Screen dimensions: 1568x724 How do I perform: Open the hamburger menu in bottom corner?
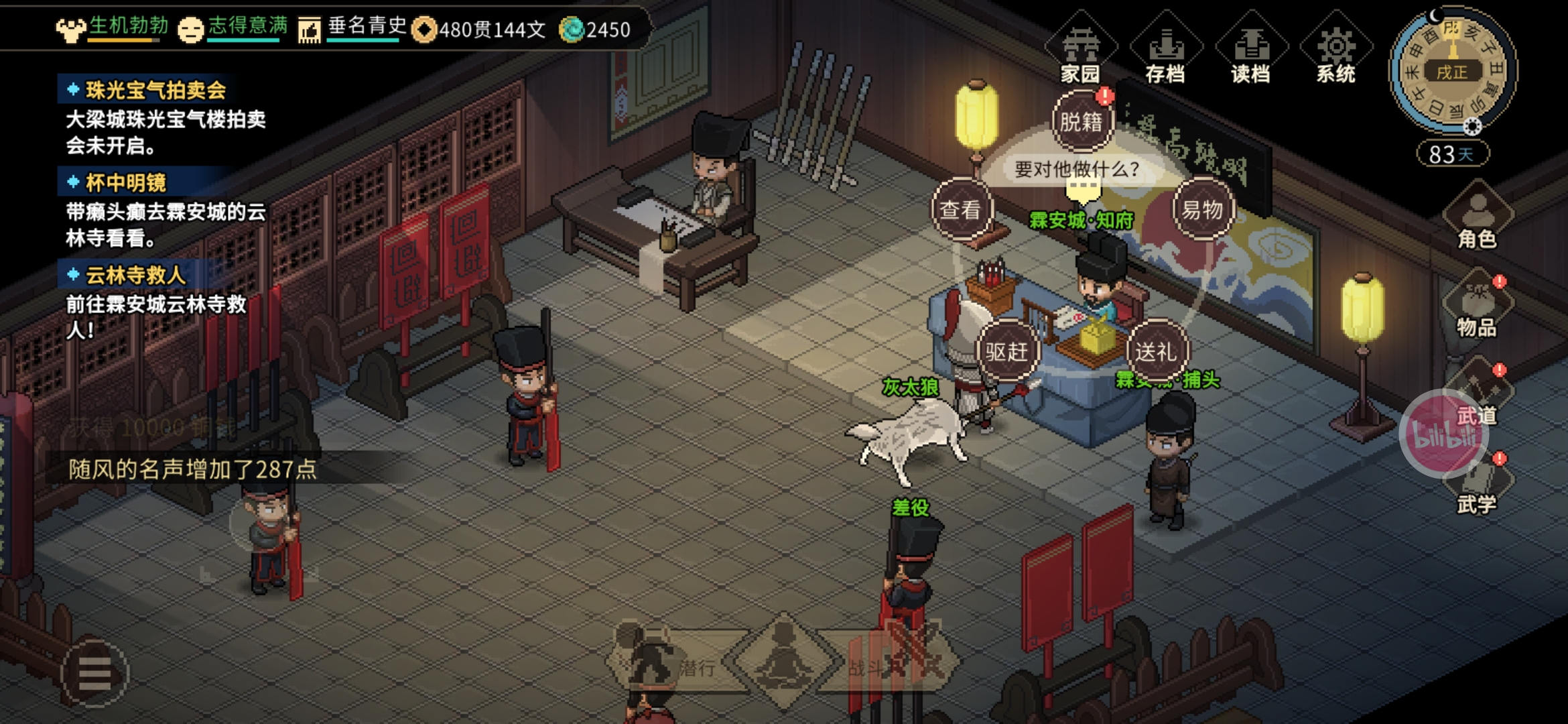94,673
